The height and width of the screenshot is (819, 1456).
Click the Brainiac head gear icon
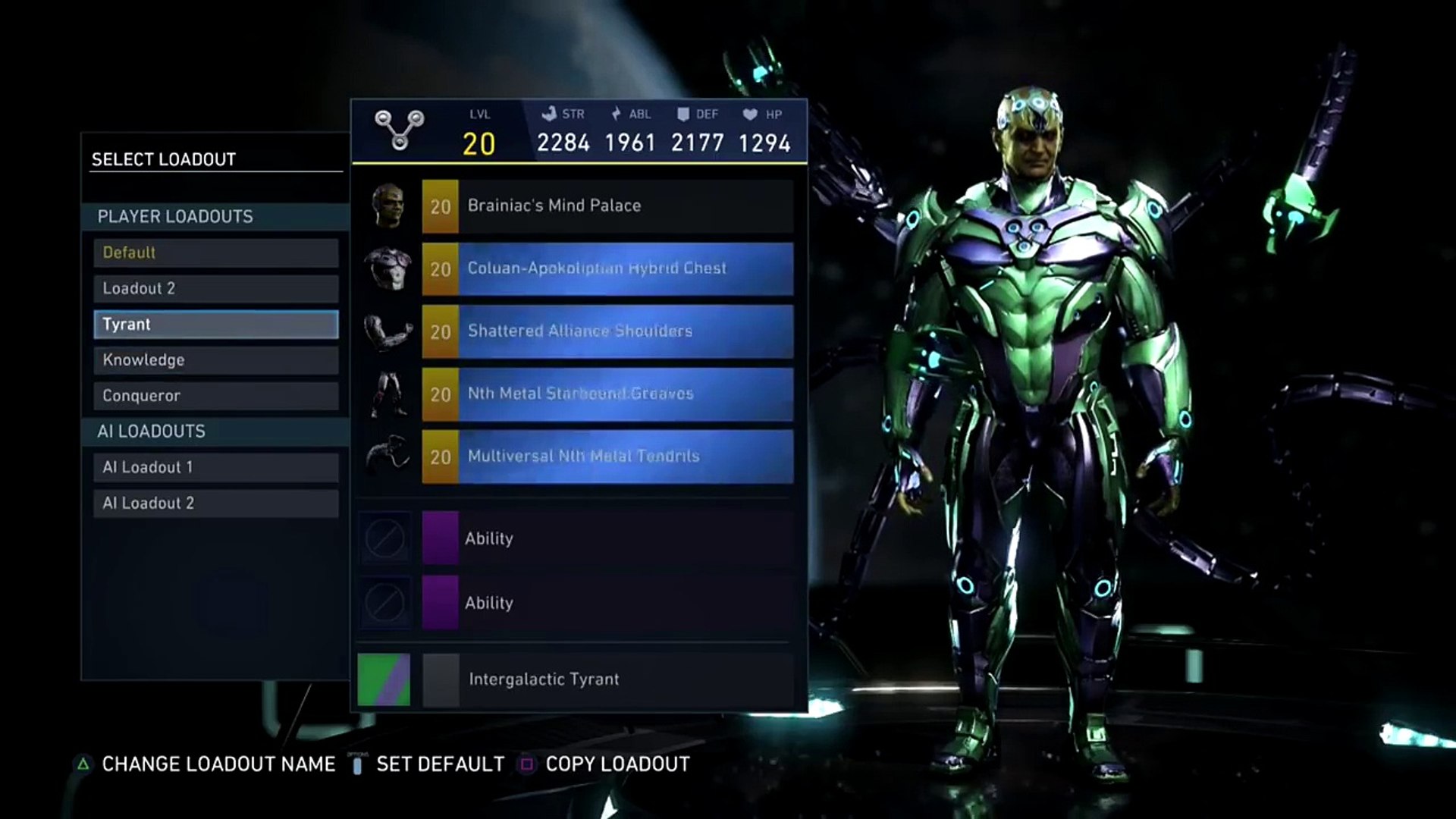[x=388, y=206]
